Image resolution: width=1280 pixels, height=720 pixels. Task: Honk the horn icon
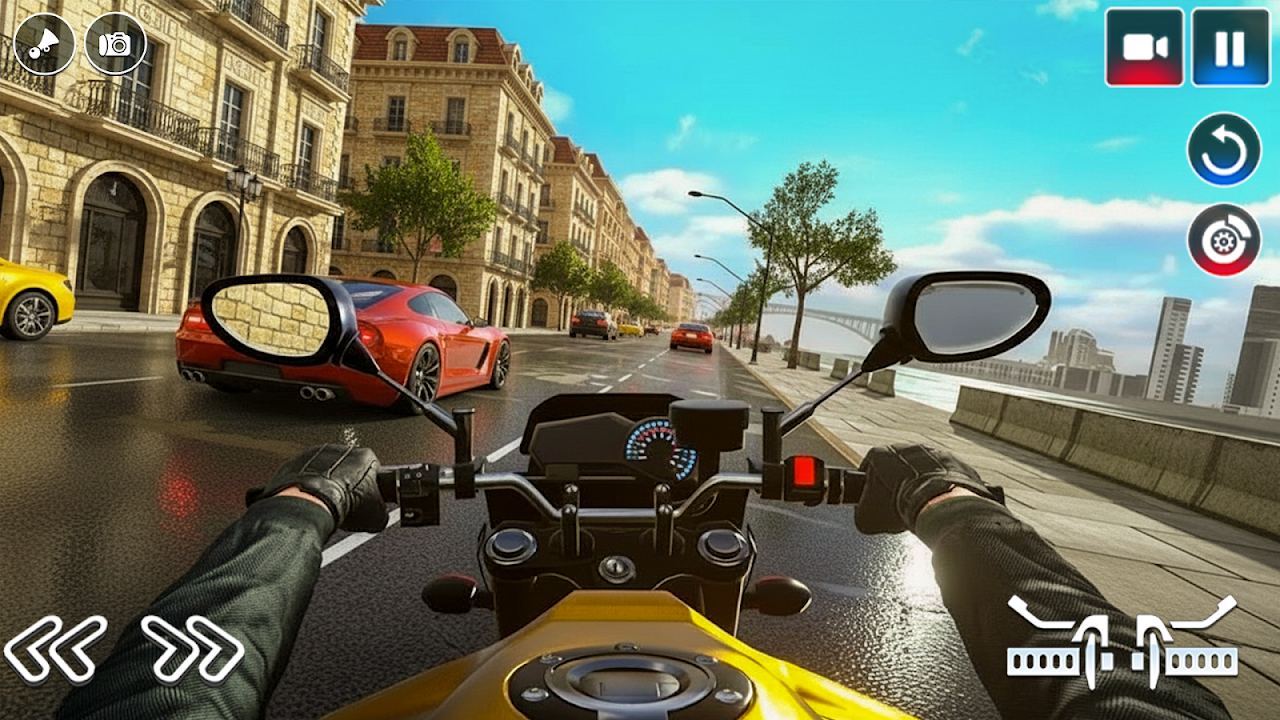pos(44,44)
